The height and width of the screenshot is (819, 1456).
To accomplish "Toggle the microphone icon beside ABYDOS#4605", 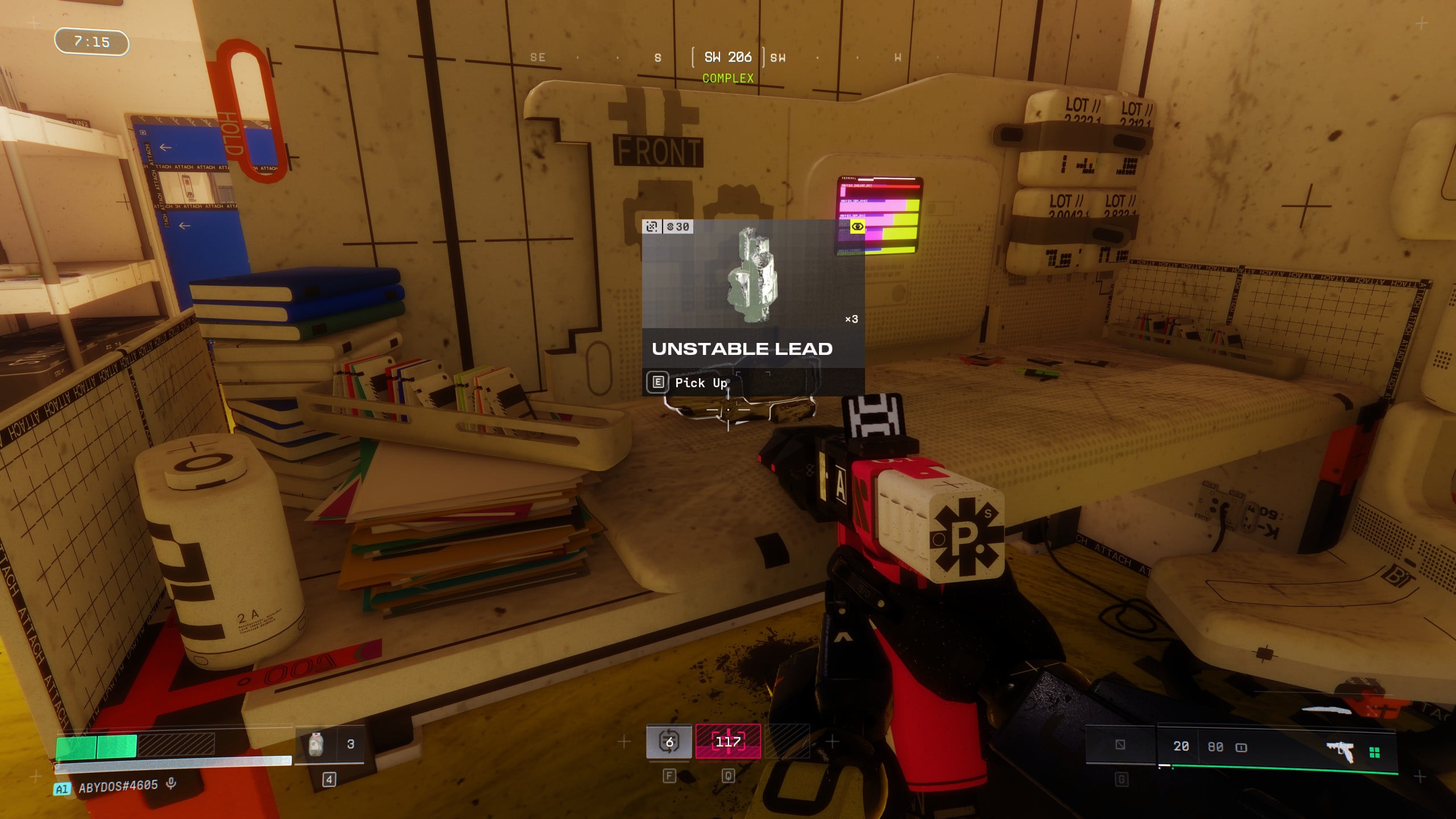I will tap(171, 784).
